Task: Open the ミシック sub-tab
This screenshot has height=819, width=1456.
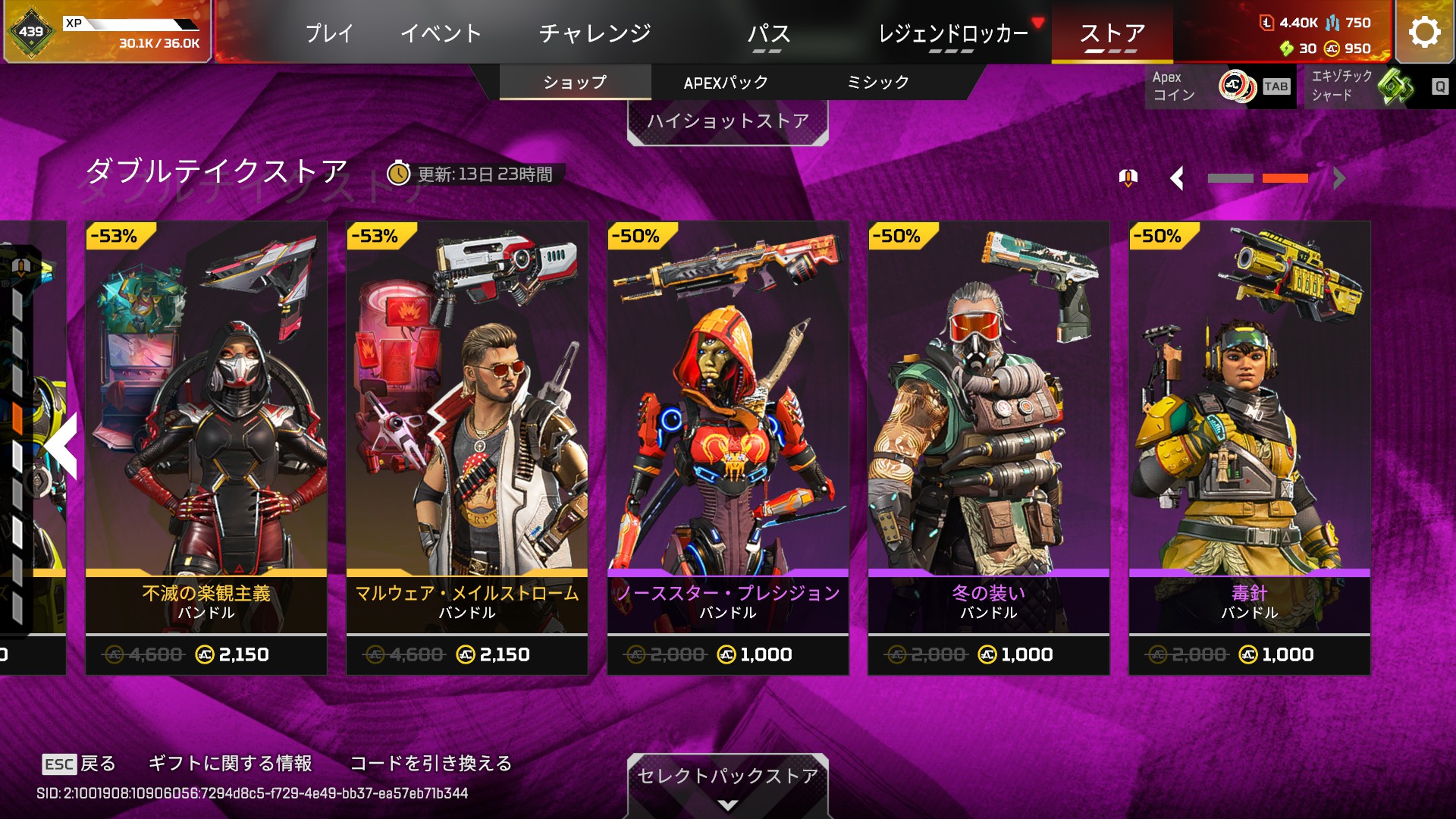Action: click(877, 82)
